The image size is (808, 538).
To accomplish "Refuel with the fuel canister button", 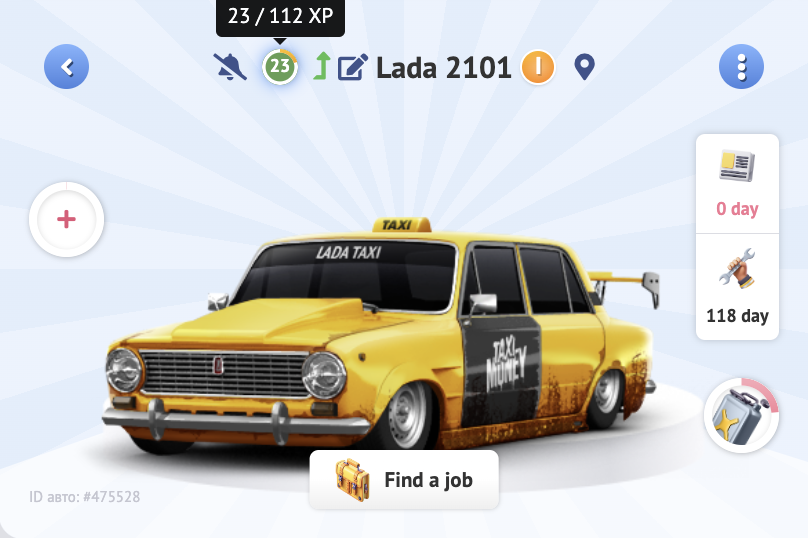I will click(741, 415).
